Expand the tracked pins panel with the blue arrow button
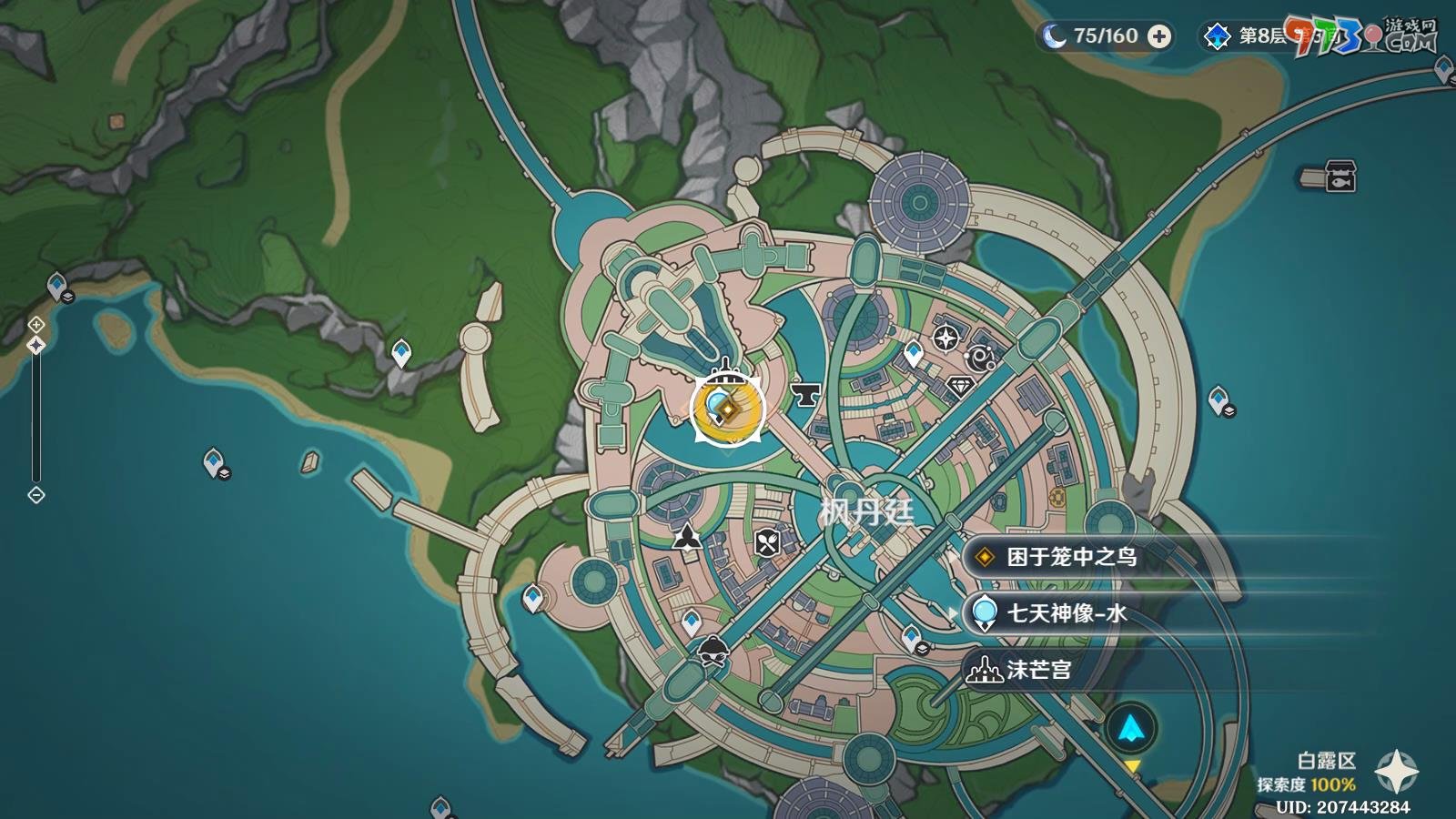Screen dimensions: 1456x819 pos(1130,728)
